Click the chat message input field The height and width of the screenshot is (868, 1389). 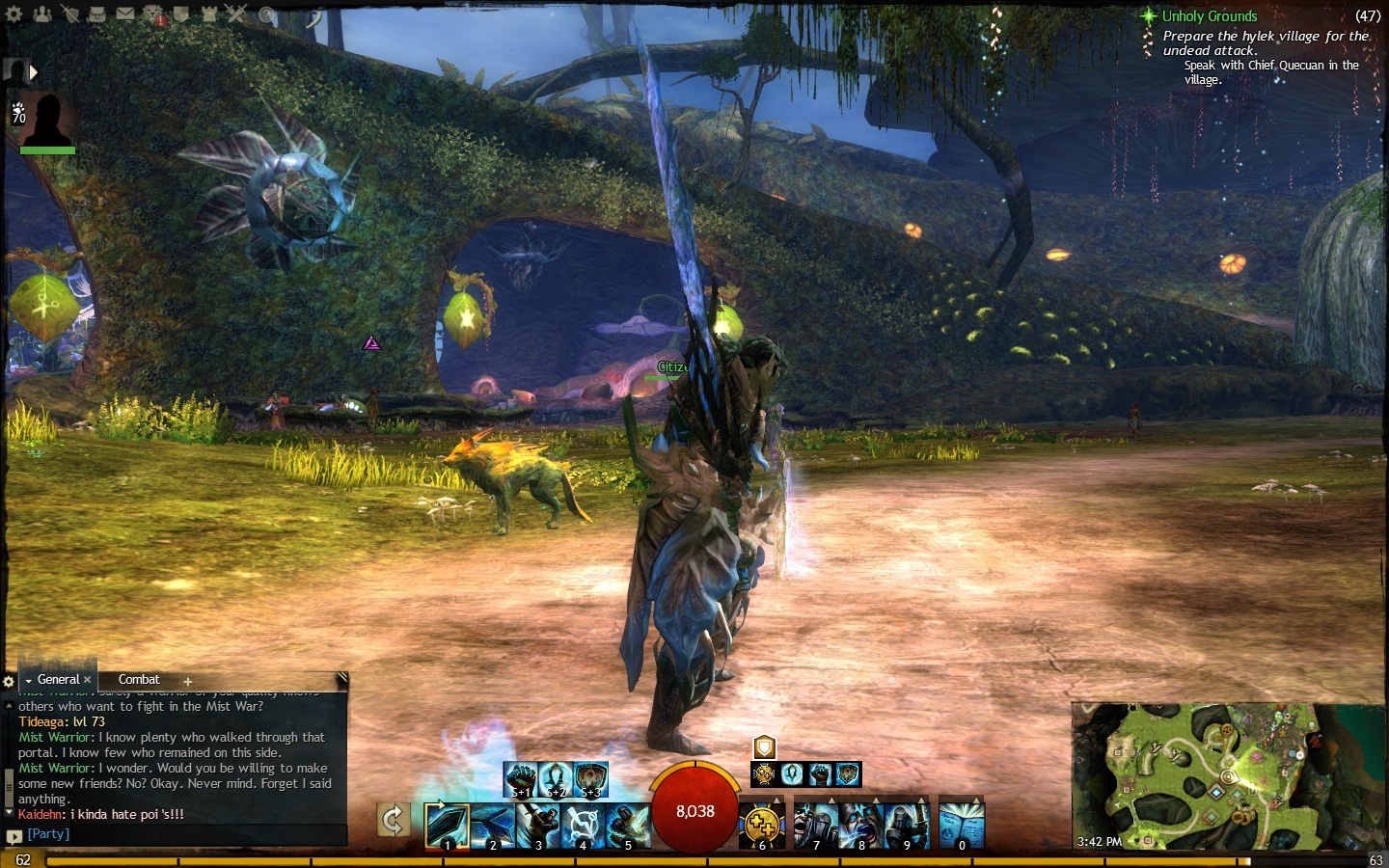pyautogui.click(x=183, y=834)
